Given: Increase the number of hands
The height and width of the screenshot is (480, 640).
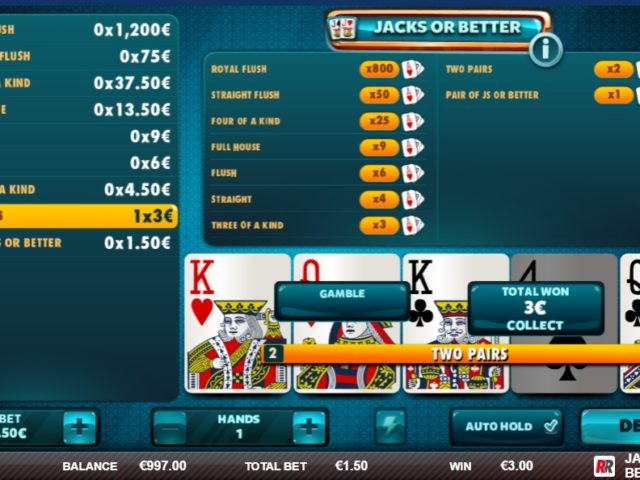Looking at the screenshot, I should pos(309,427).
